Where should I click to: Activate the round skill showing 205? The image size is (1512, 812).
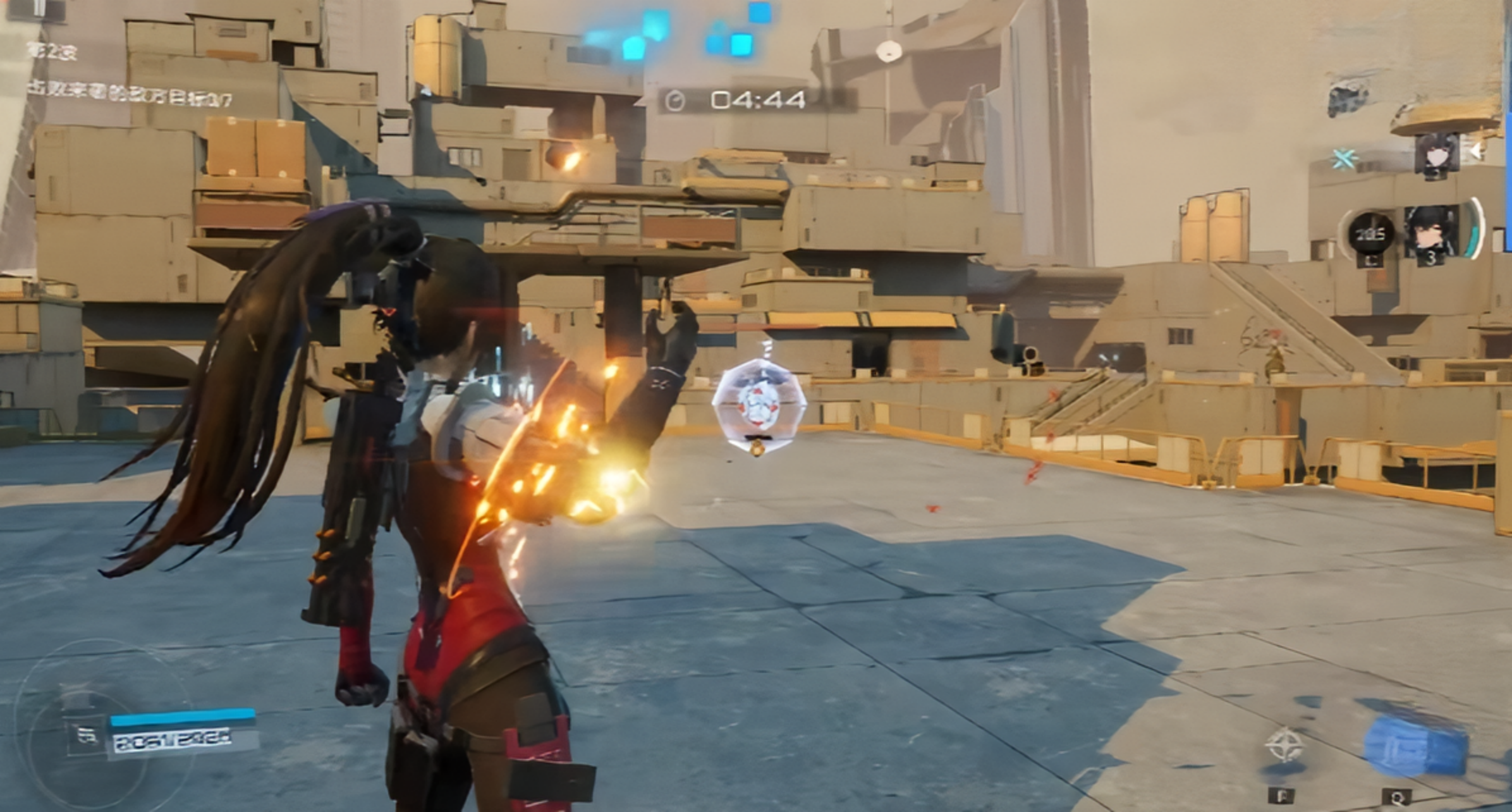pyautogui.click(x=1370, y=234)
